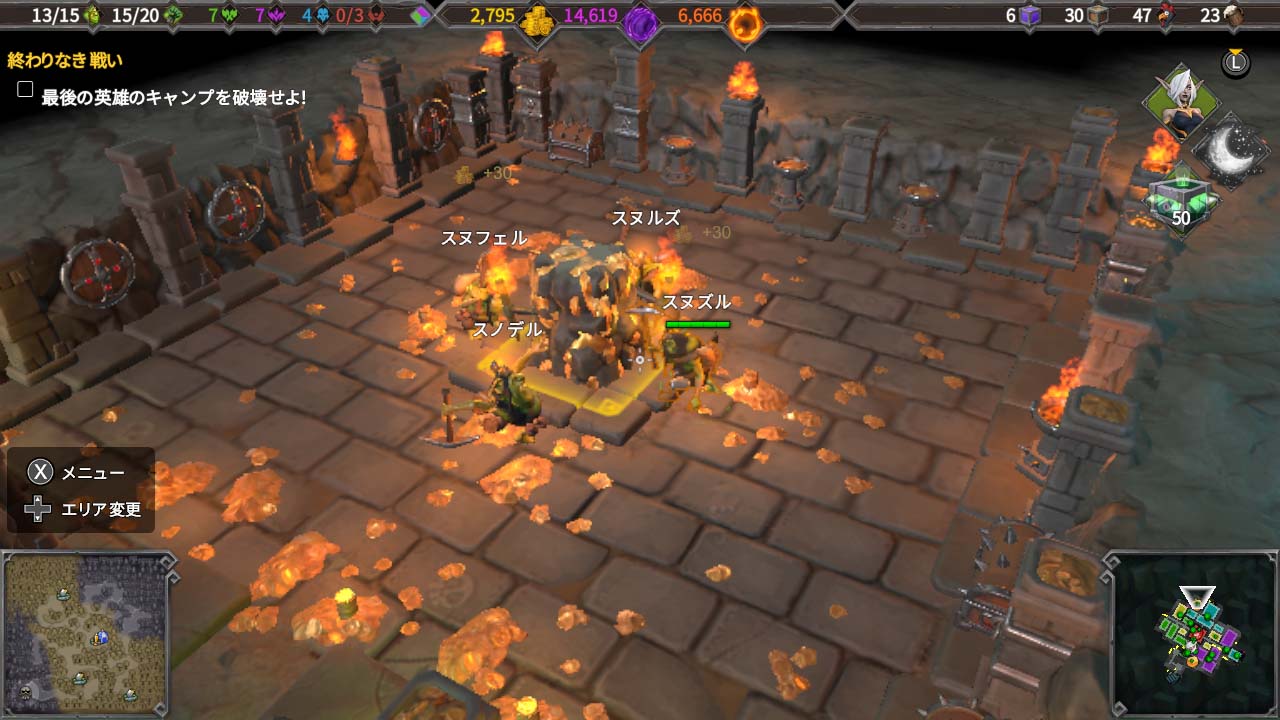Click the orange mana ring icon
The image size is (1280, 720).
(743, 18)
